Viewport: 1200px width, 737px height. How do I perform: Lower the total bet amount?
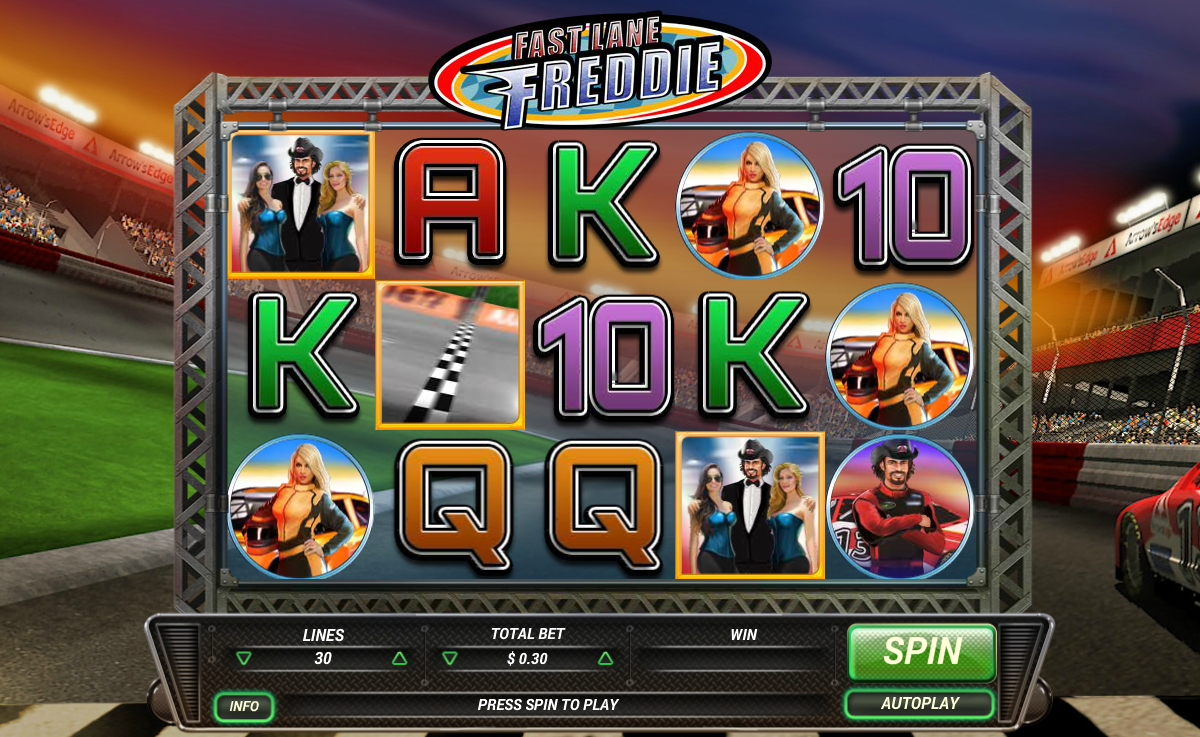450,659
